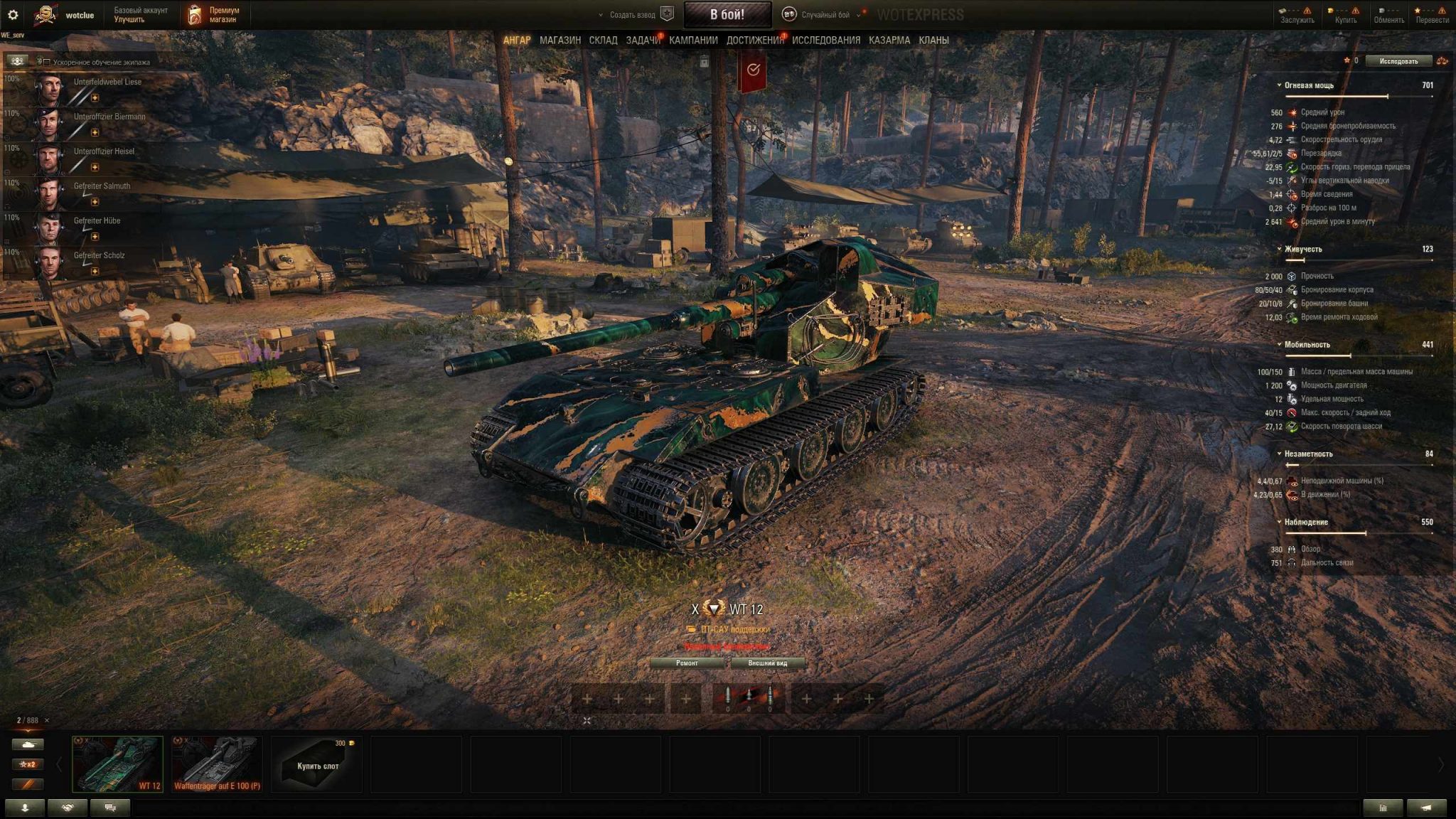Screen dimensions: 1456x819
Task: Click the Исследовать button
Action: click(x=1398, y=61)
